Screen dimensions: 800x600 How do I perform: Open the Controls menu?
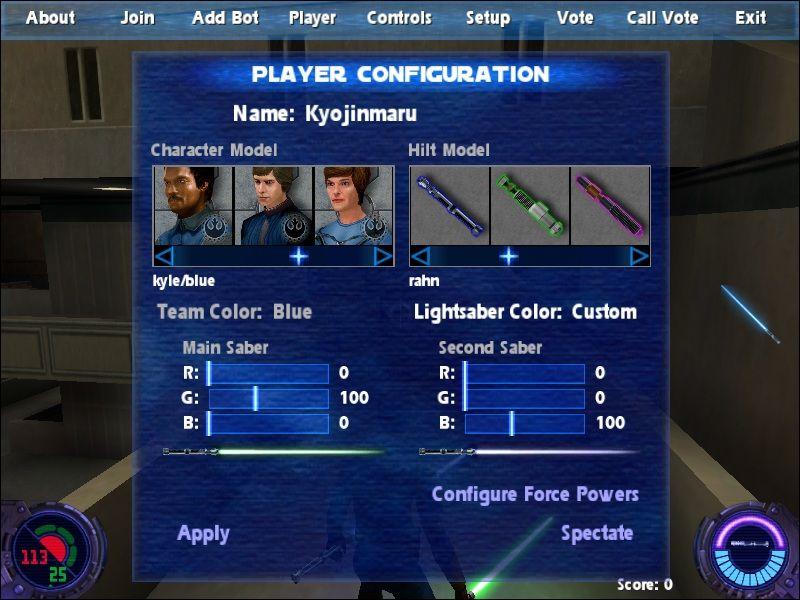point(399,18)
